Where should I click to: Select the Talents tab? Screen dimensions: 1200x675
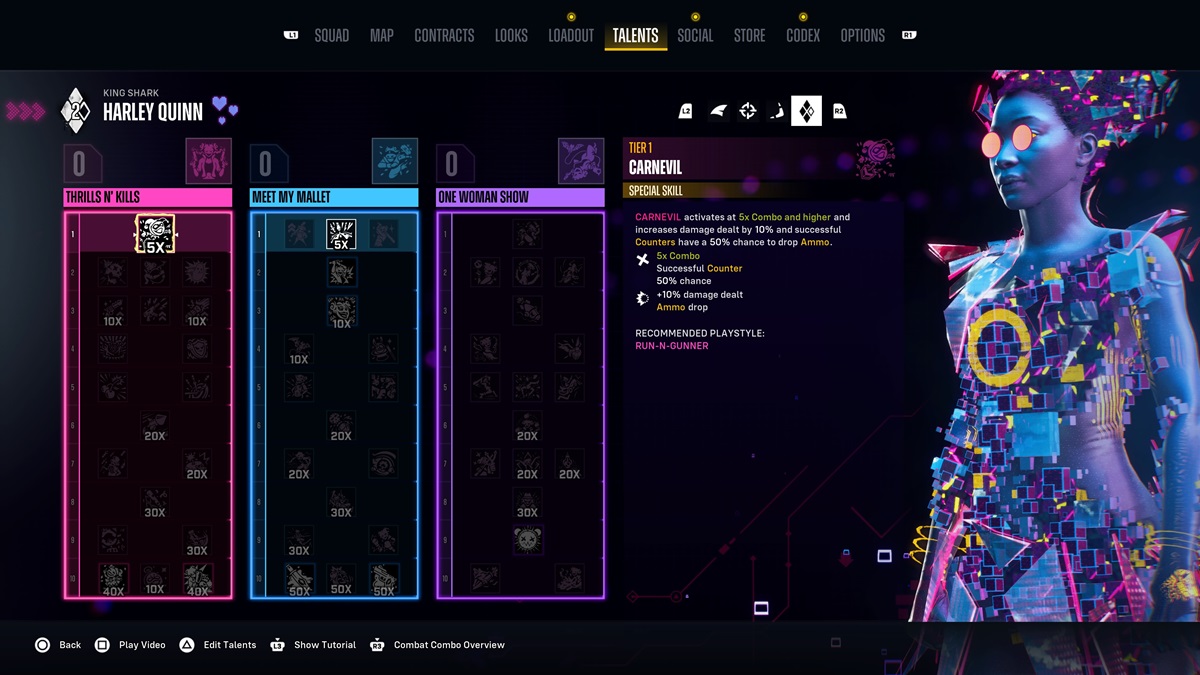(635, 36)
